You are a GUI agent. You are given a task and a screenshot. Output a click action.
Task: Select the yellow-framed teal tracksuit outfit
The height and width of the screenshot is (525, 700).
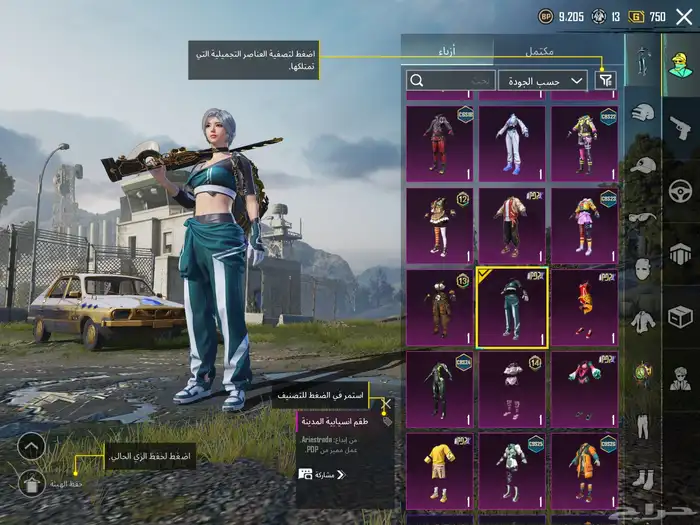[x=511, y=308]
